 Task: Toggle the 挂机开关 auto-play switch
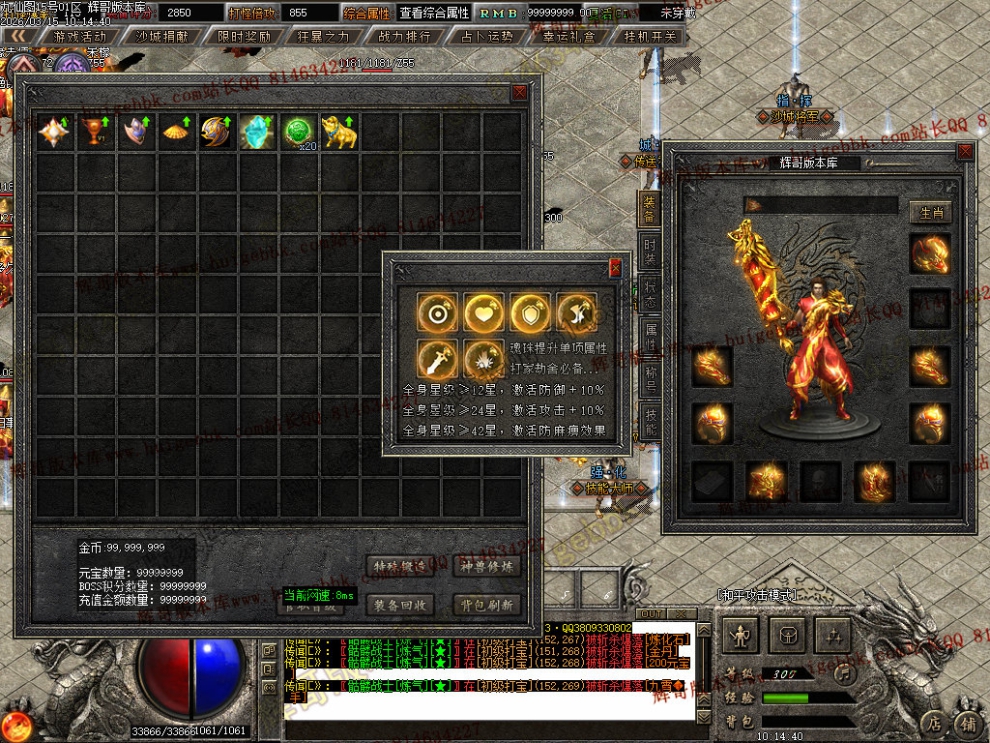pyautogui.click(x=650, y=36)
